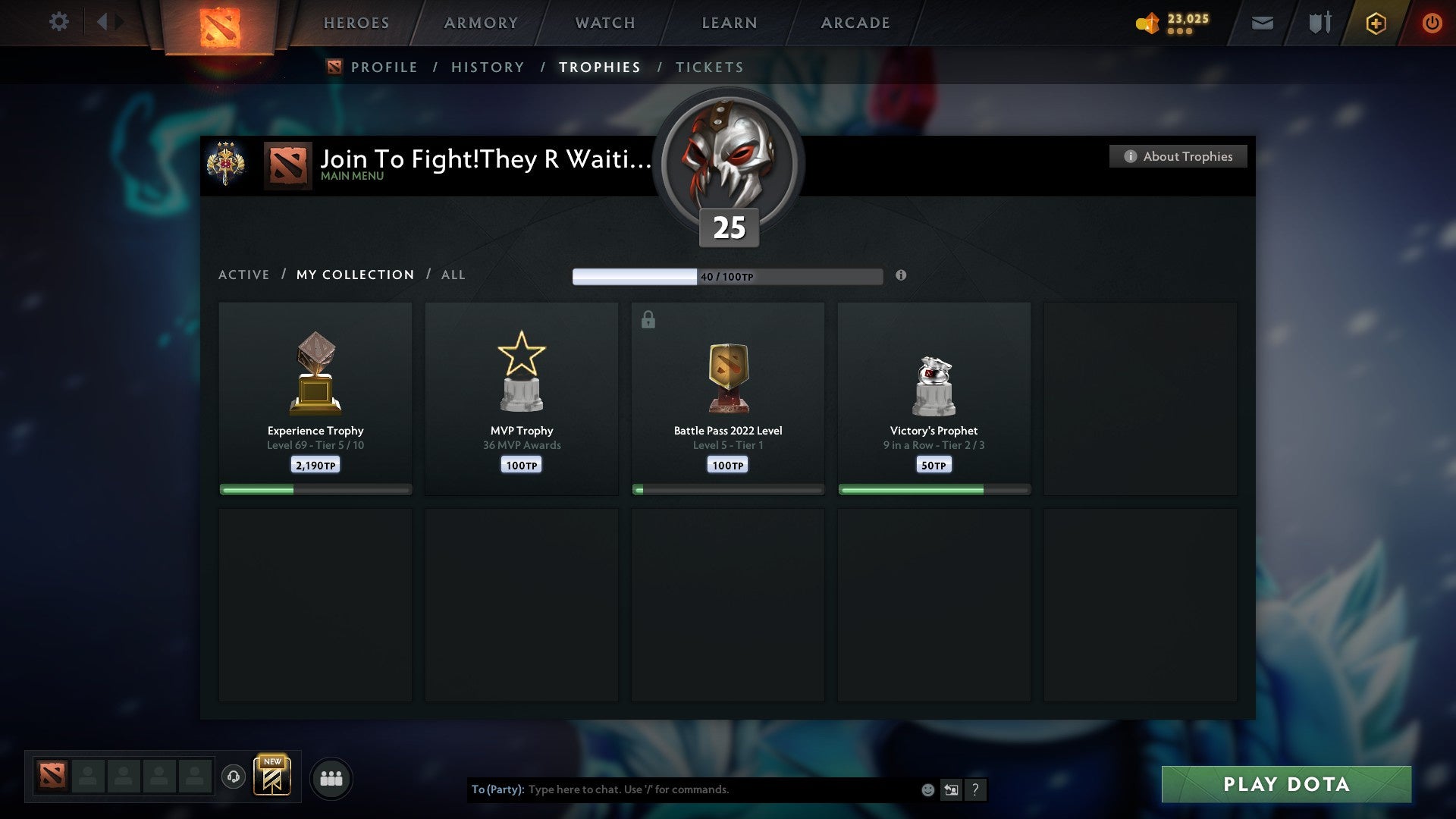Switch to the ACTIVE trophies filter
The image size is (1456, 819).
[244, 275]
